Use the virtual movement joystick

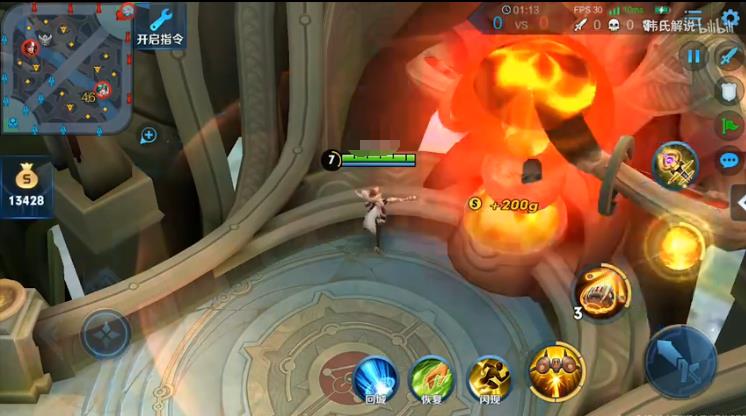click(106, 334)
